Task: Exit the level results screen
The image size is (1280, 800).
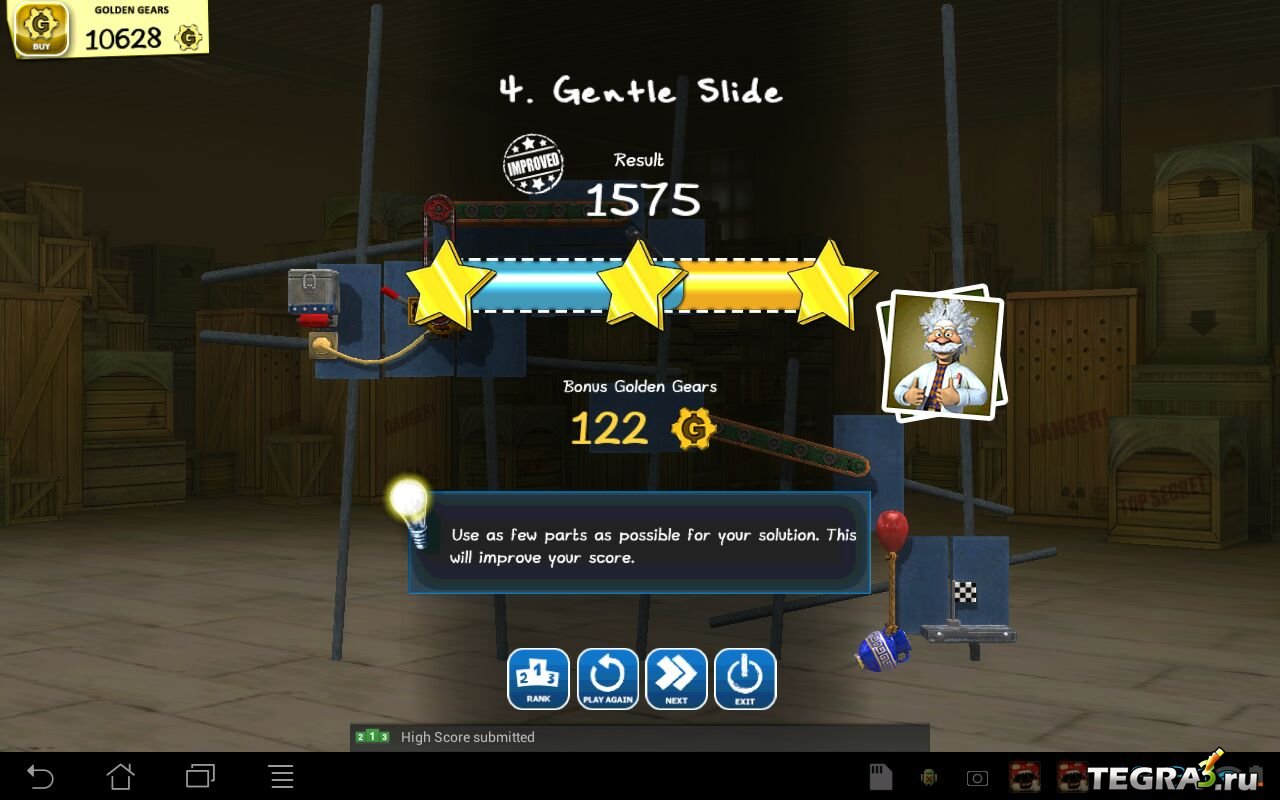Action: (745, 679)
